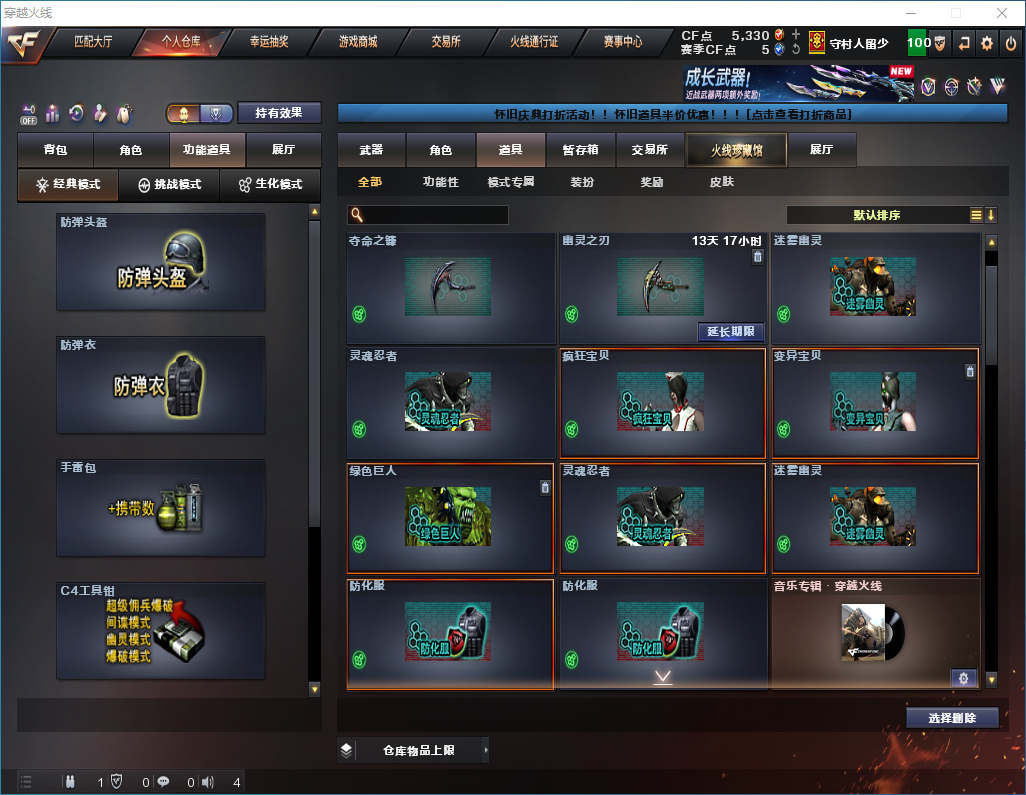Image resolution: width=1026 pixels, height=795 pixels.
Task: Switch to the 交易所 top navigation tab
Action: pos(446,42)
